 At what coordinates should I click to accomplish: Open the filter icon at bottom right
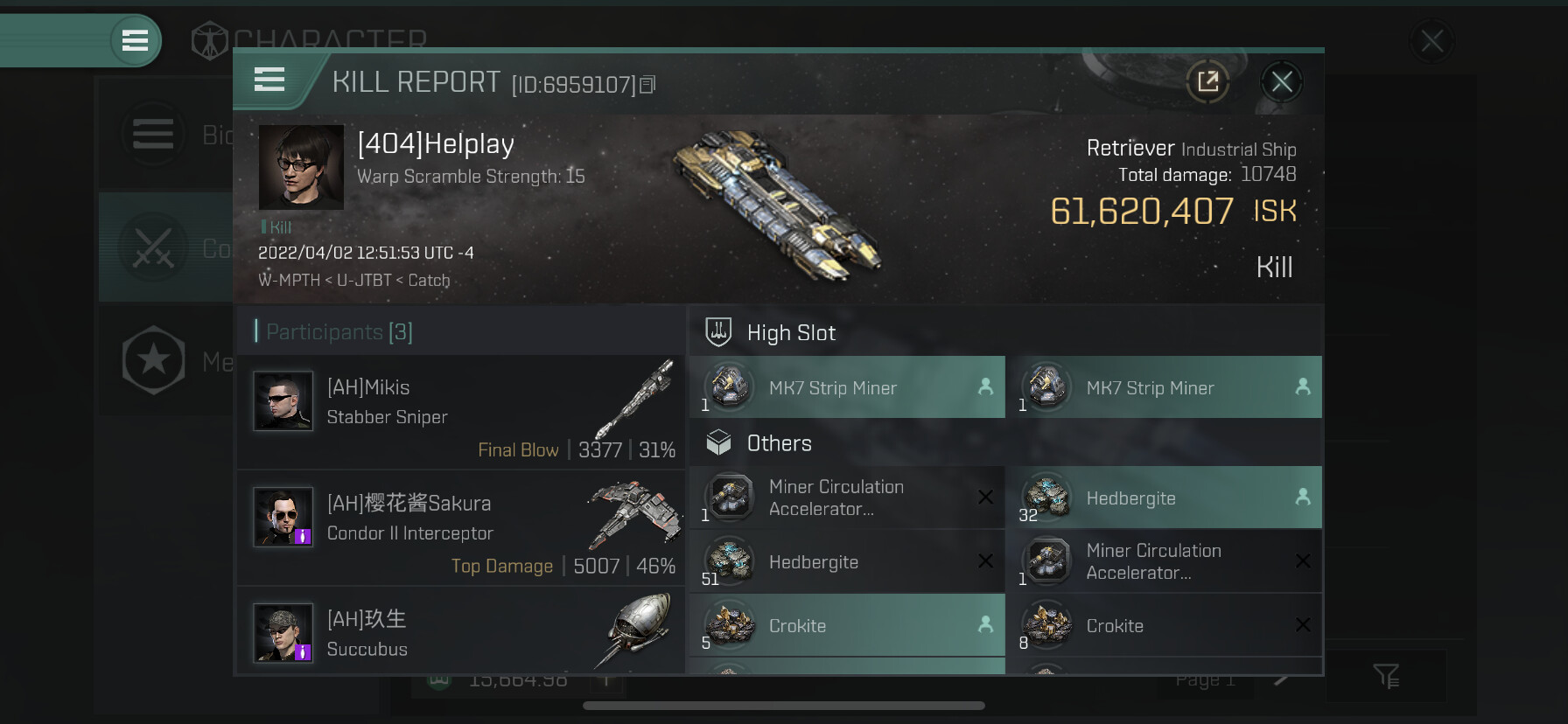pos(1386,675)
